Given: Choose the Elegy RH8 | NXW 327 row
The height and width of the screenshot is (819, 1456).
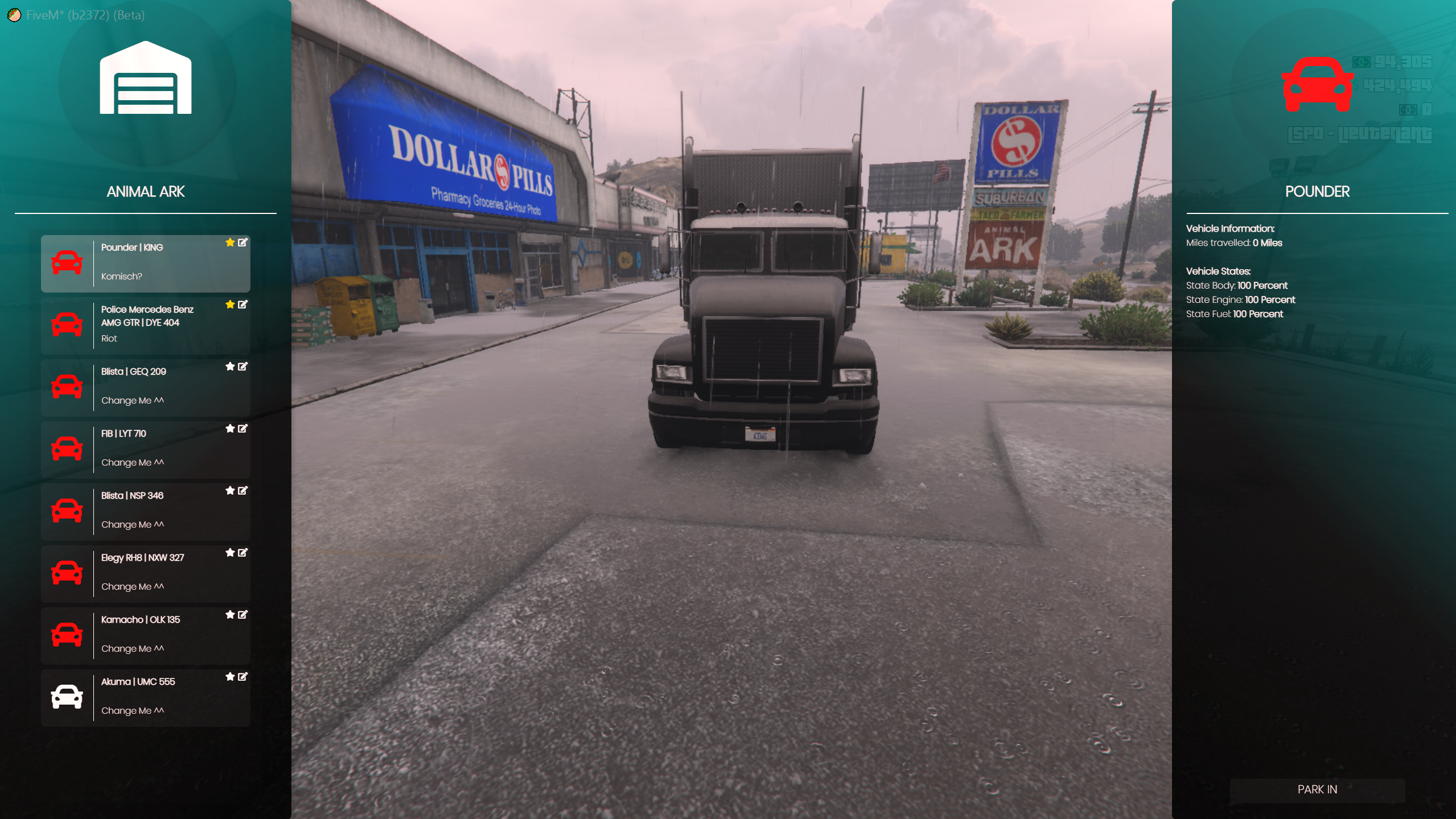Looking at the screenshot, I should pos(145,574).
